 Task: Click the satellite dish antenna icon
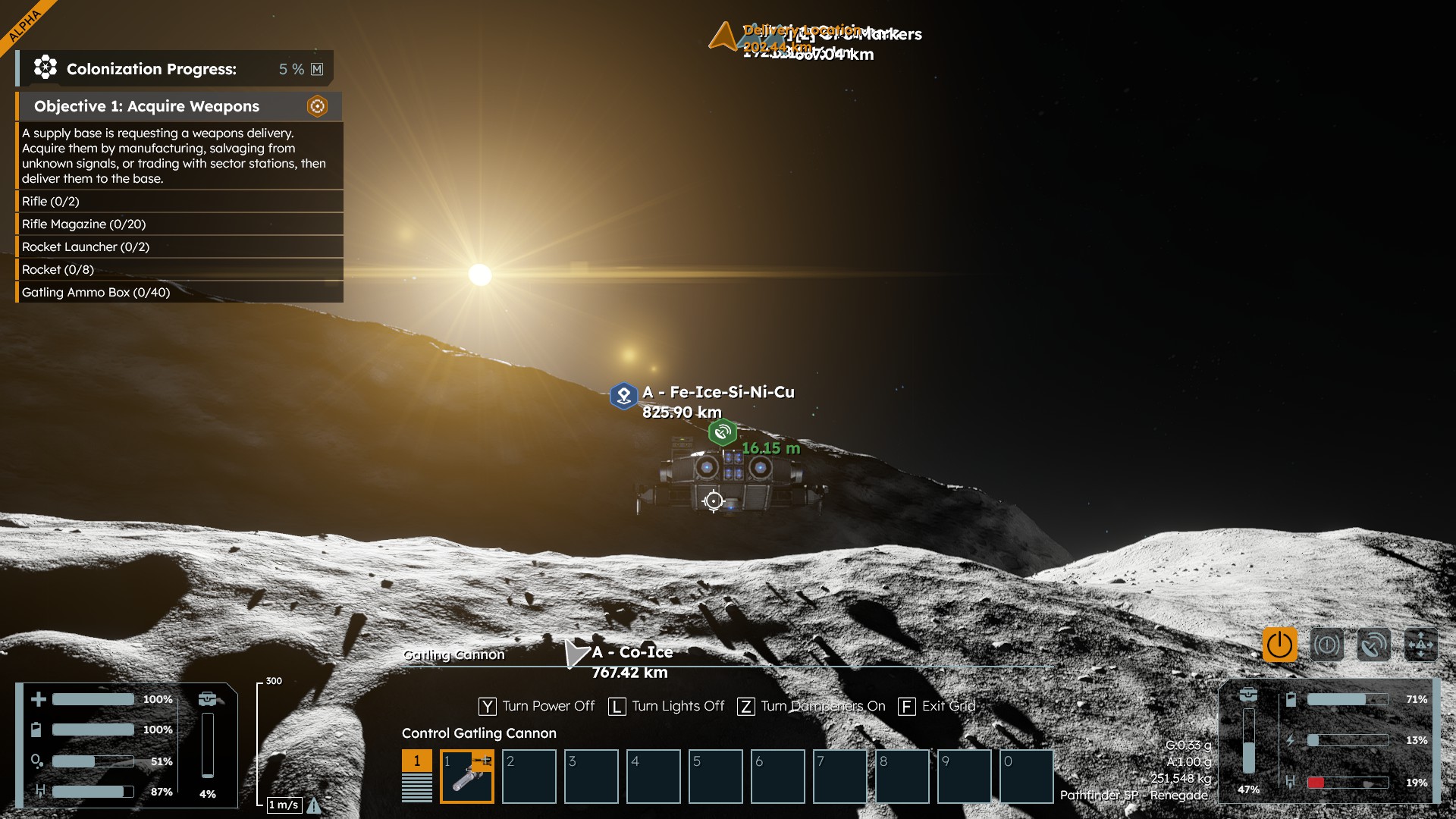(x=1373, y=645)
